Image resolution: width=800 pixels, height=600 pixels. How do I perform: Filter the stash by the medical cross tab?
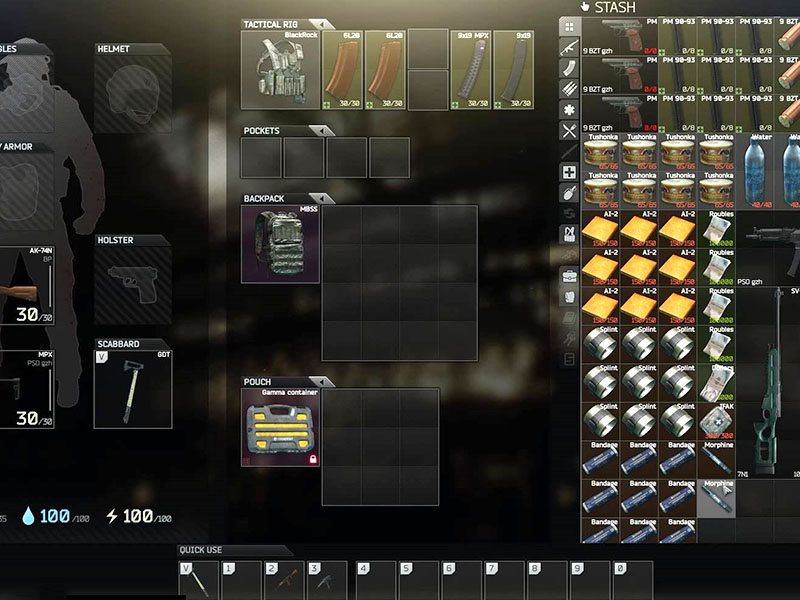point(569,173)
